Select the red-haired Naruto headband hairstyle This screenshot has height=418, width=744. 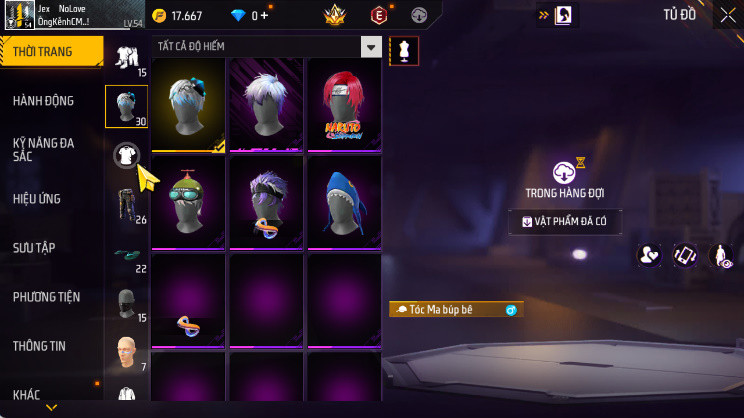coord(343,104)
